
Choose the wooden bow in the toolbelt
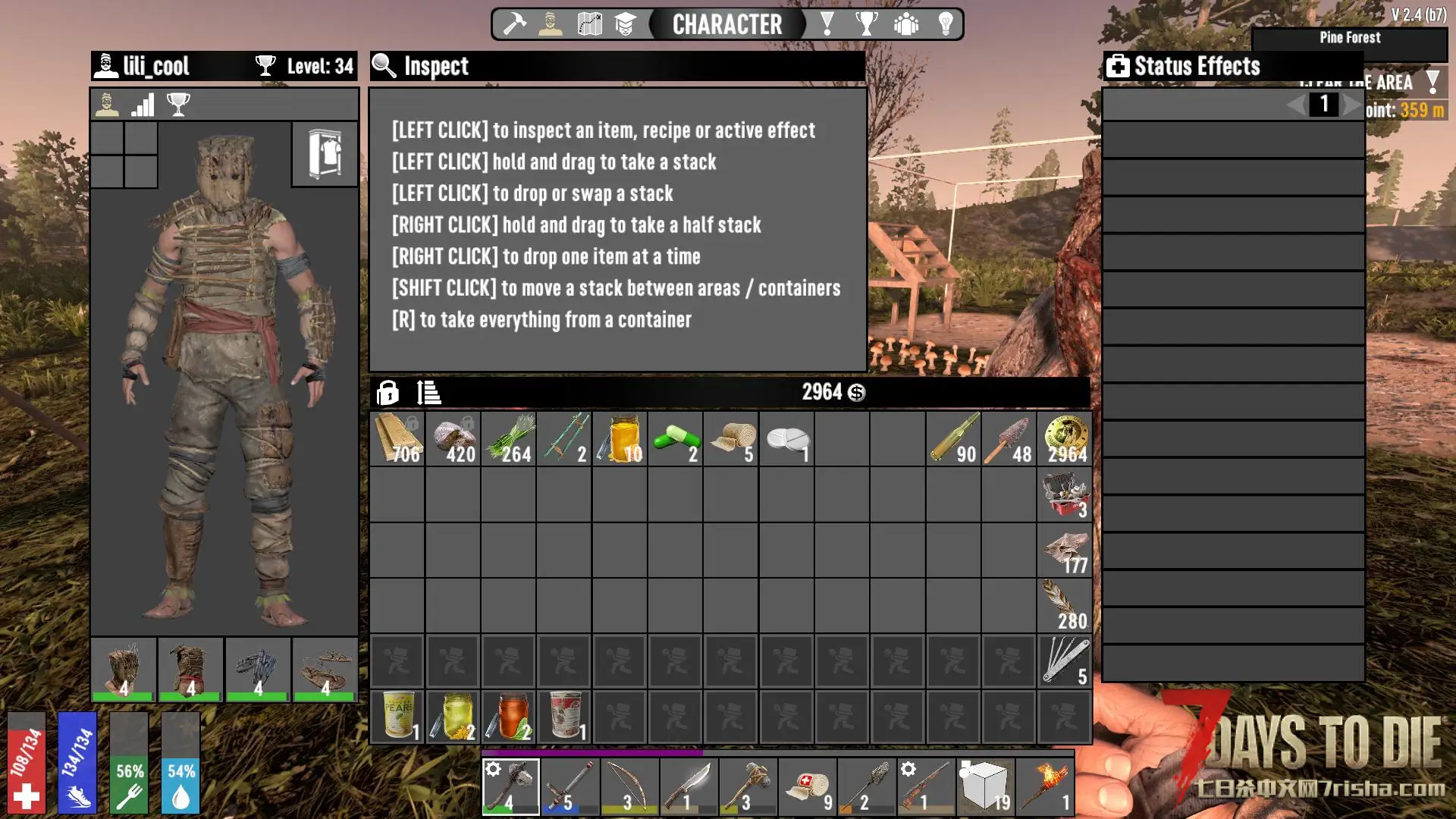629,786
